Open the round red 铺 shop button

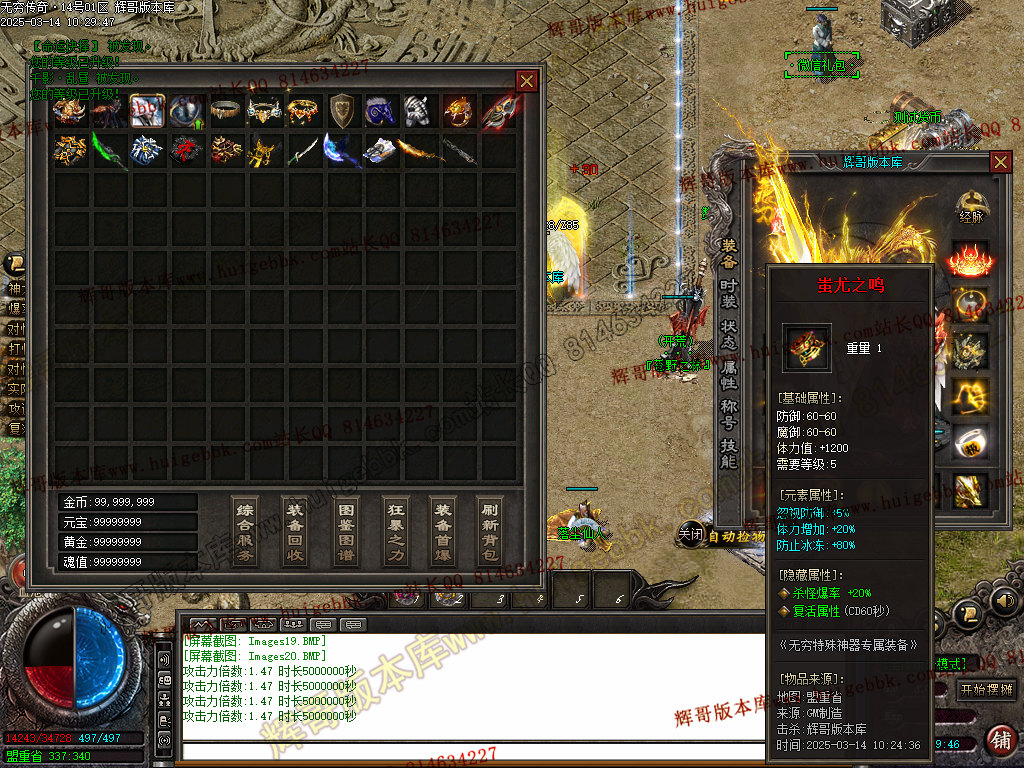pos(1000,740)
